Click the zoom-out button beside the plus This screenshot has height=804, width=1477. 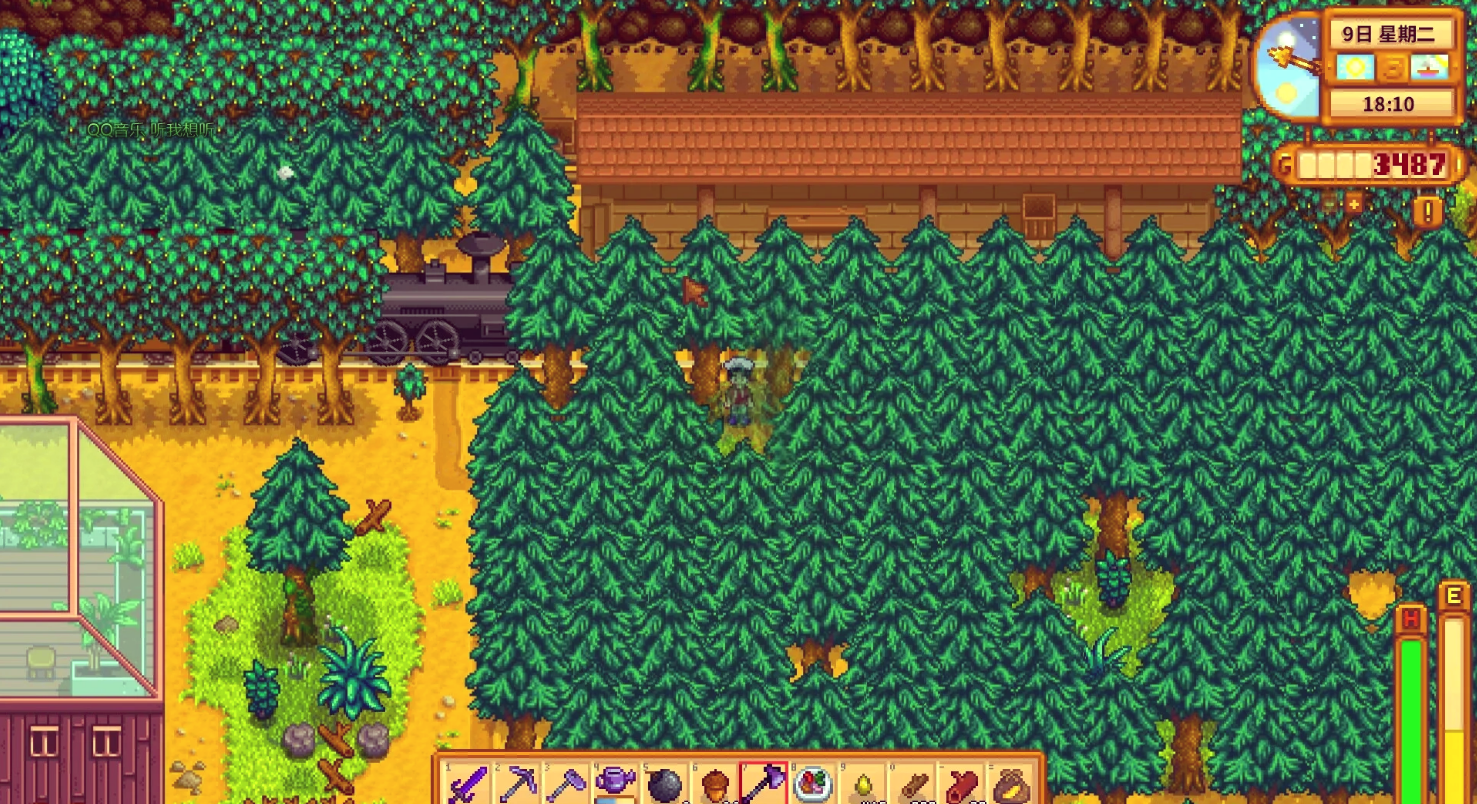[x=1330, y=204]
